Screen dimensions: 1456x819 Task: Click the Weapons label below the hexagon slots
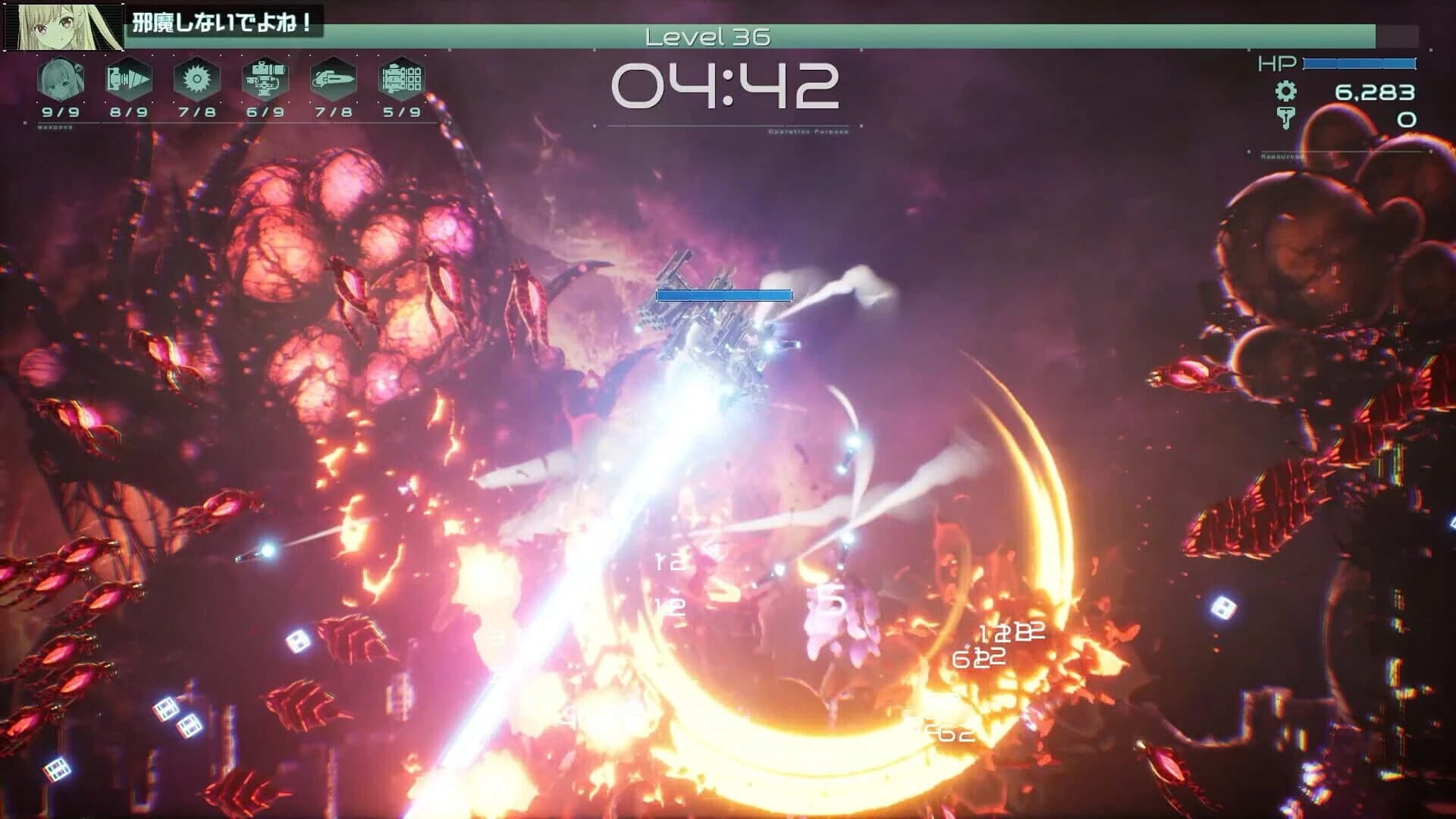55,127
